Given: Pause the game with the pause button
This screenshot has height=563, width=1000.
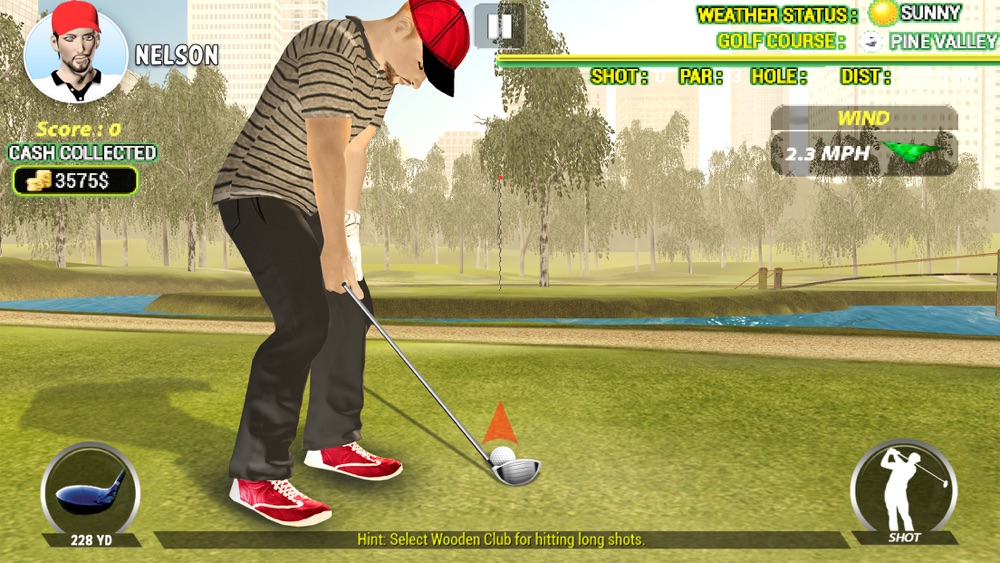Looking at the screenshot, I should (499, 25).
